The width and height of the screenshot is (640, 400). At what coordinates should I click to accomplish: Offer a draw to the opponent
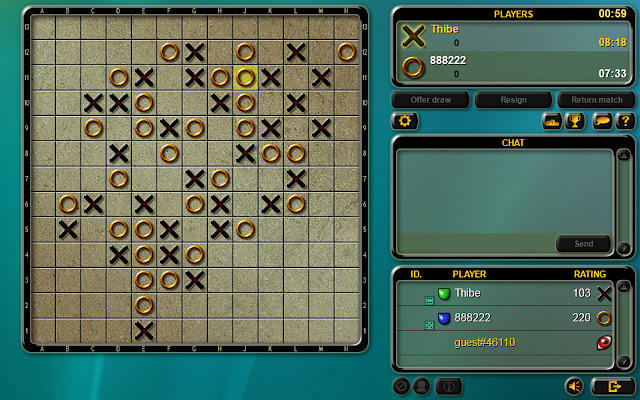(430, 100)
